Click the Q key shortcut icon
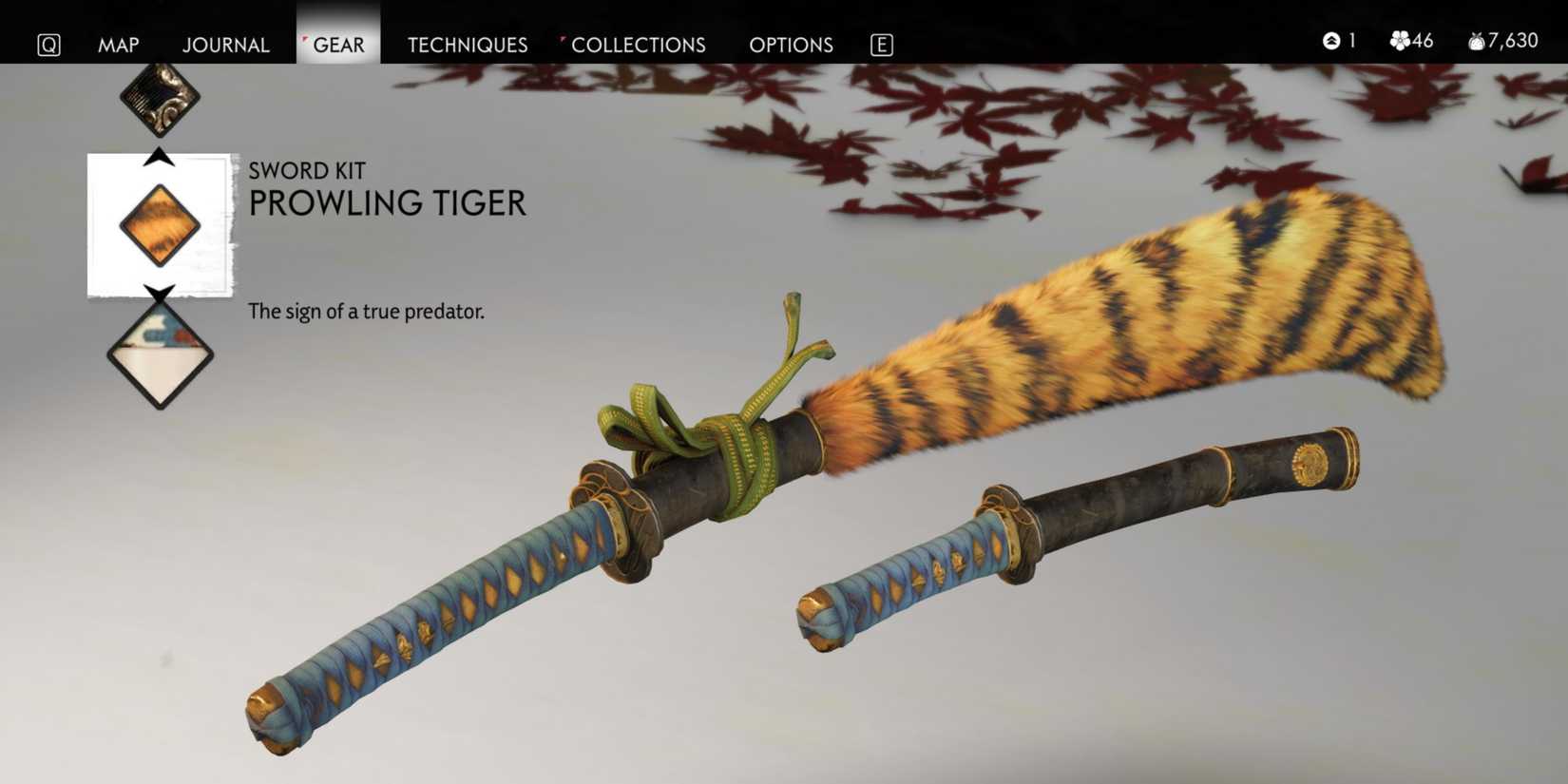 pos(48,44)
